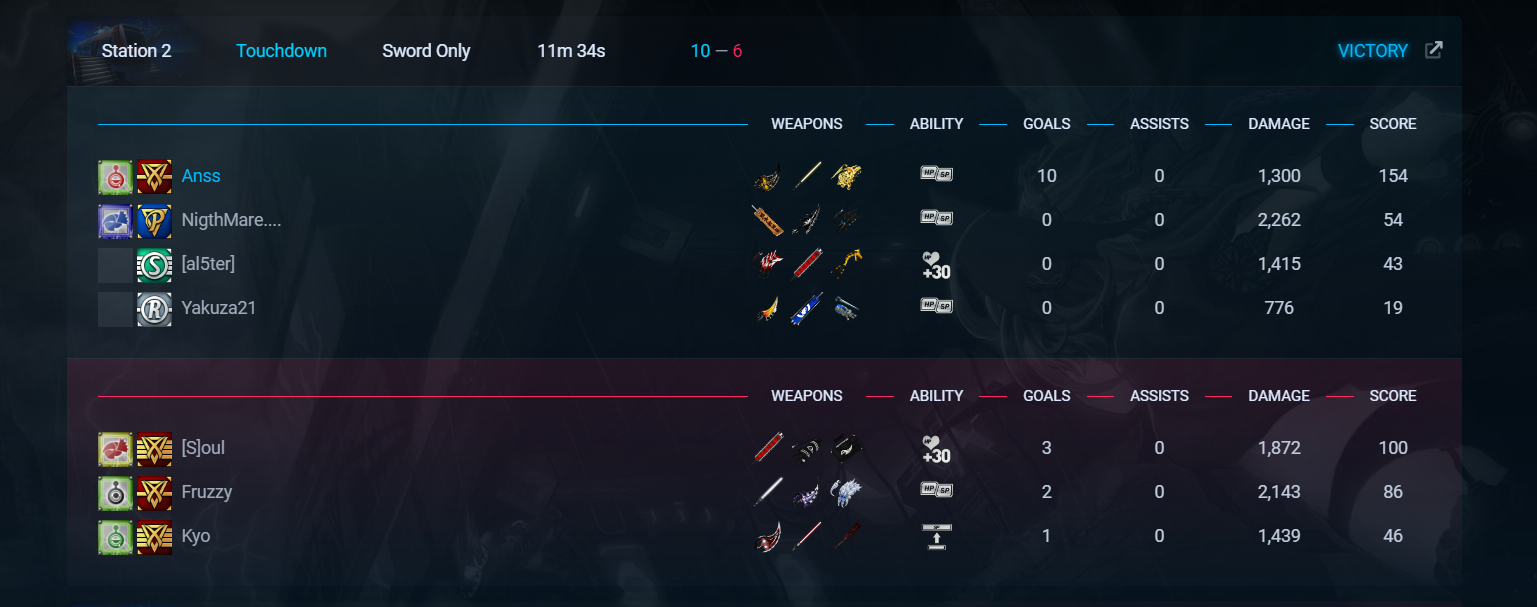Click Fruzzy's HP/SP ability icon
This screenshot has height=607, width=1537.
pyautogui.click(x=936, y=490)
